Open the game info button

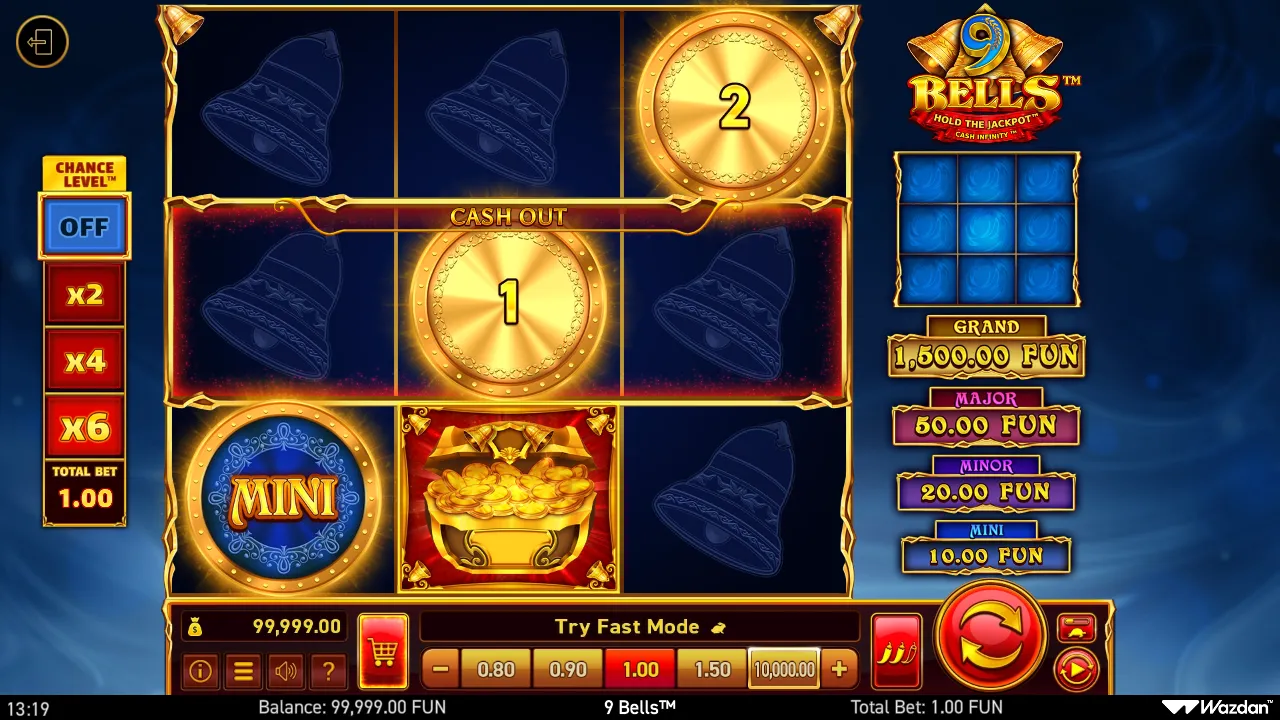pyautogui.click(x=200, y=671)
